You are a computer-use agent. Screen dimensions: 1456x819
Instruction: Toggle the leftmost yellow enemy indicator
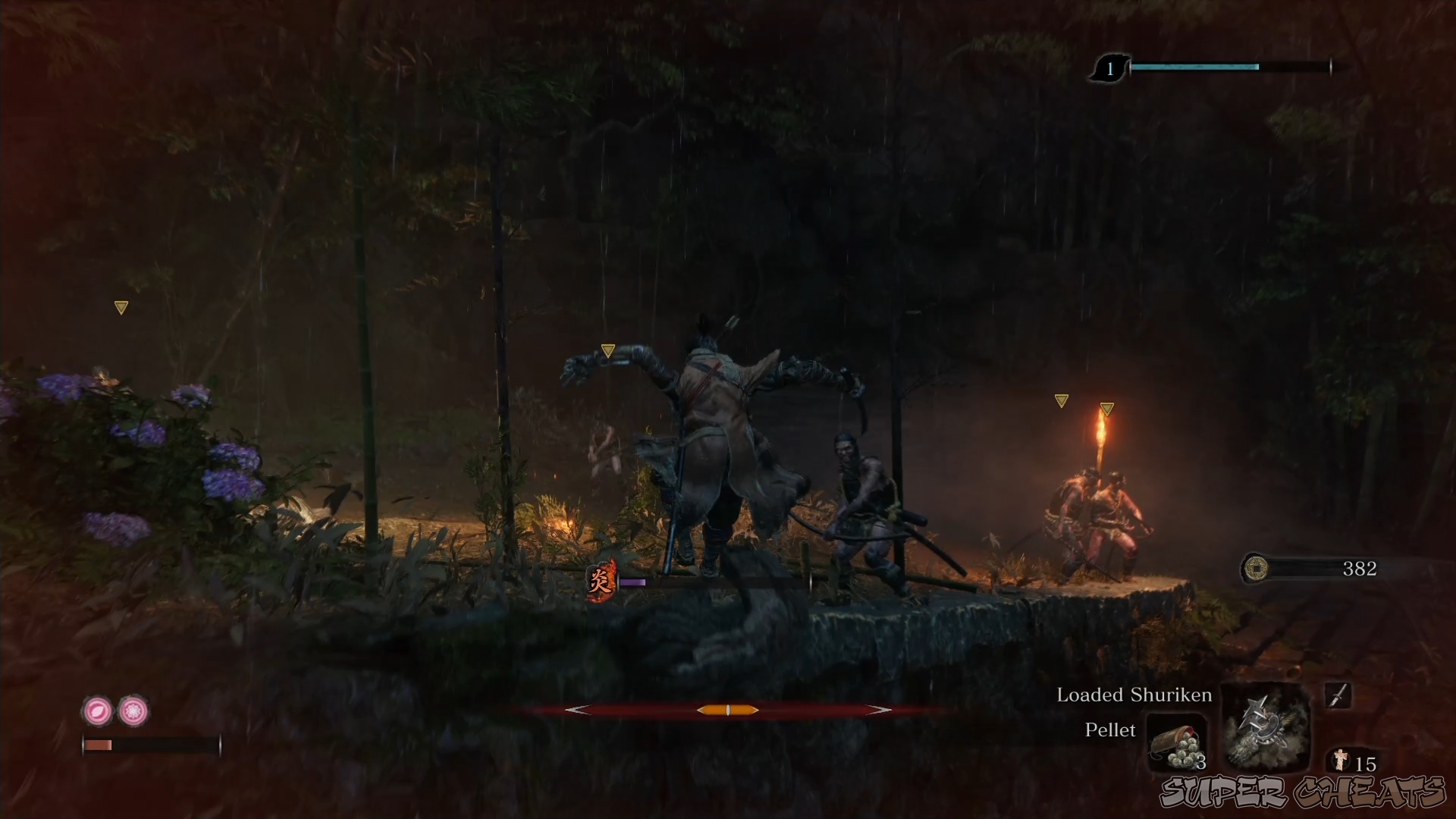click(121, 306)
